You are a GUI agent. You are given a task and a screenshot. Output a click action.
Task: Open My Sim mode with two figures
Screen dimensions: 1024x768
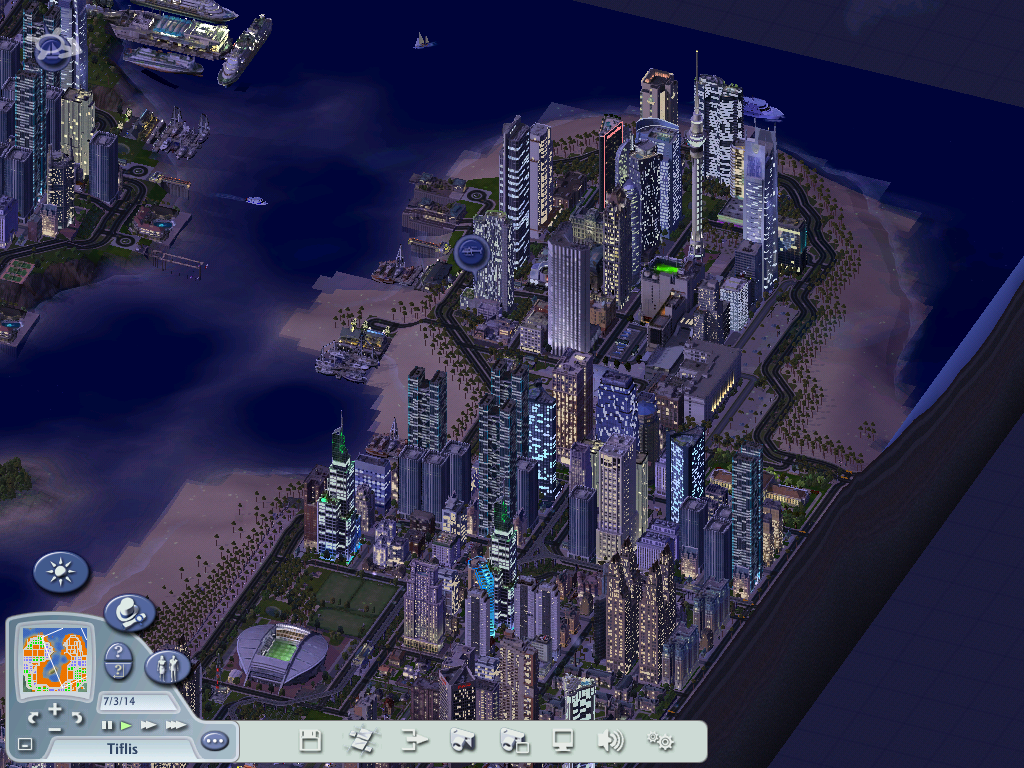tap(167, 666)
